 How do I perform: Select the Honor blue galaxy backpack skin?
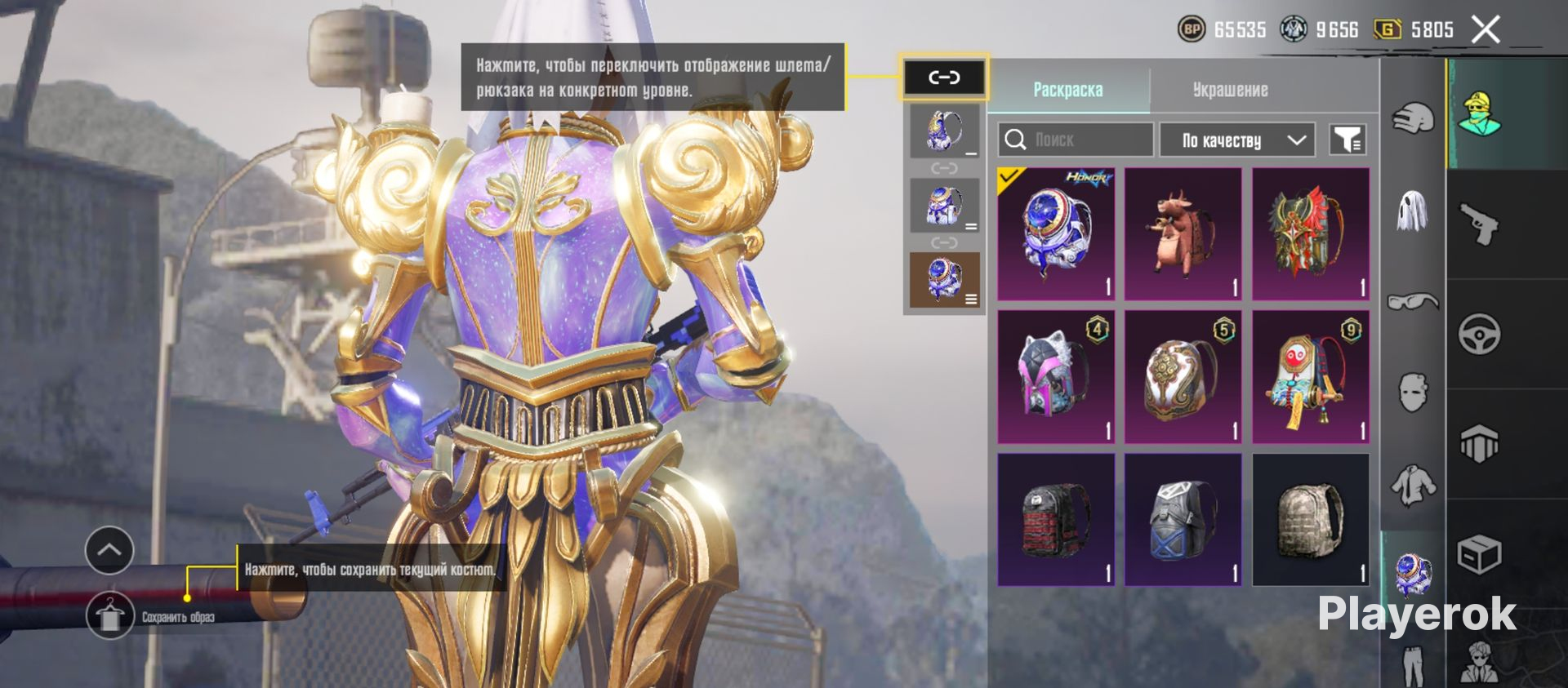click(x=1056, y=234)
